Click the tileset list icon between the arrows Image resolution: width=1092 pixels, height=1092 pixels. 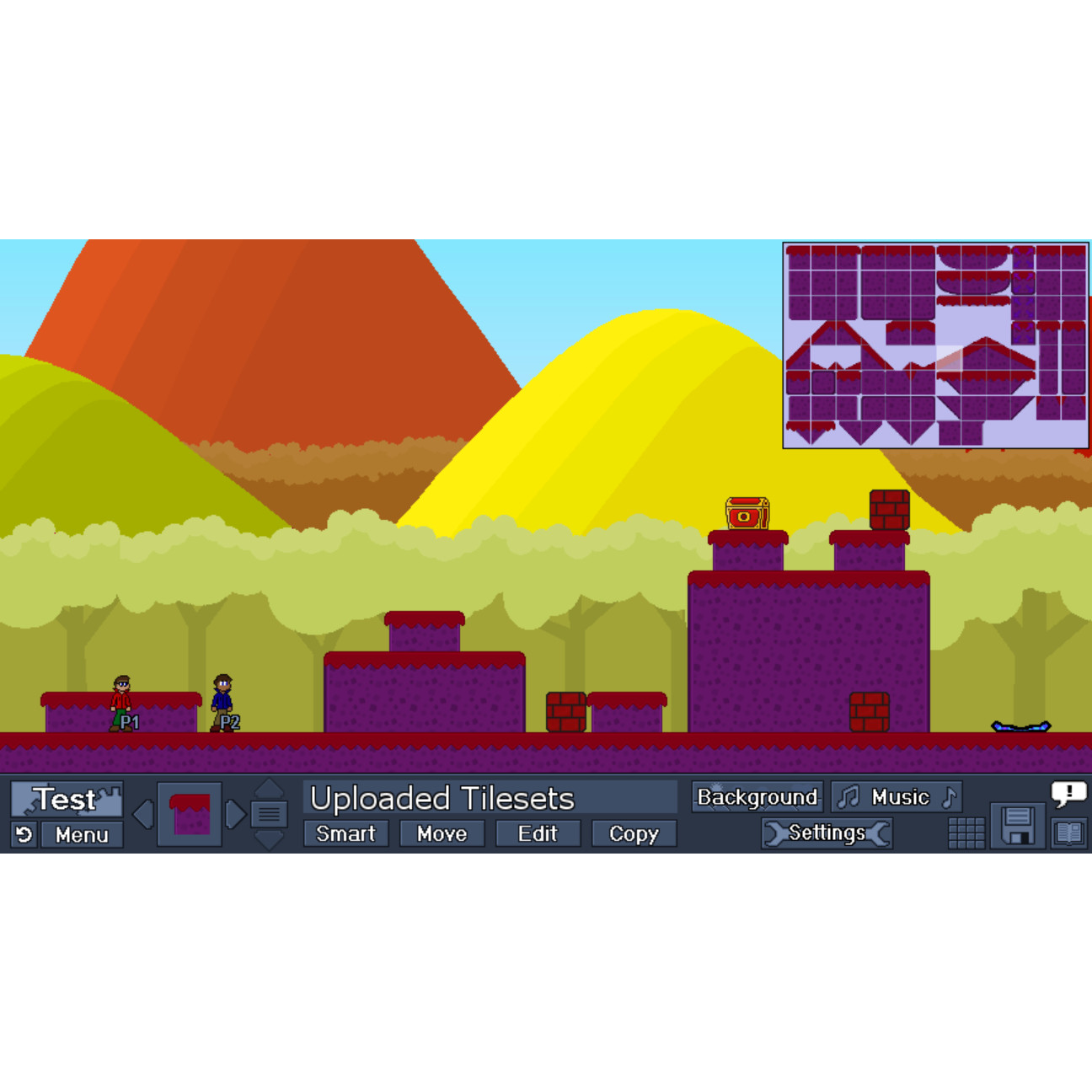pos(270,812)
